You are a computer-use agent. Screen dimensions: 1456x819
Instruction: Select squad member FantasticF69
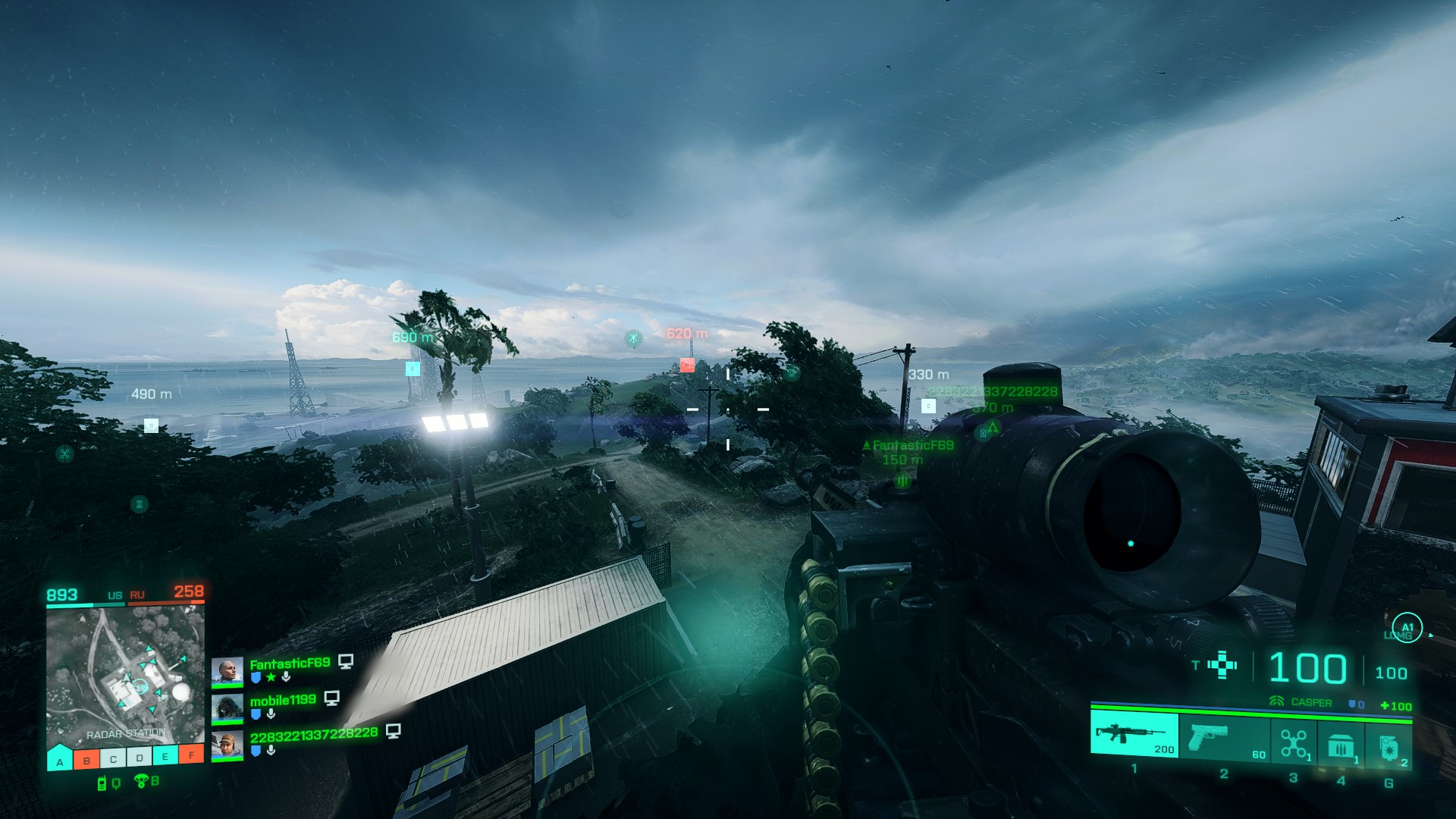290,664
